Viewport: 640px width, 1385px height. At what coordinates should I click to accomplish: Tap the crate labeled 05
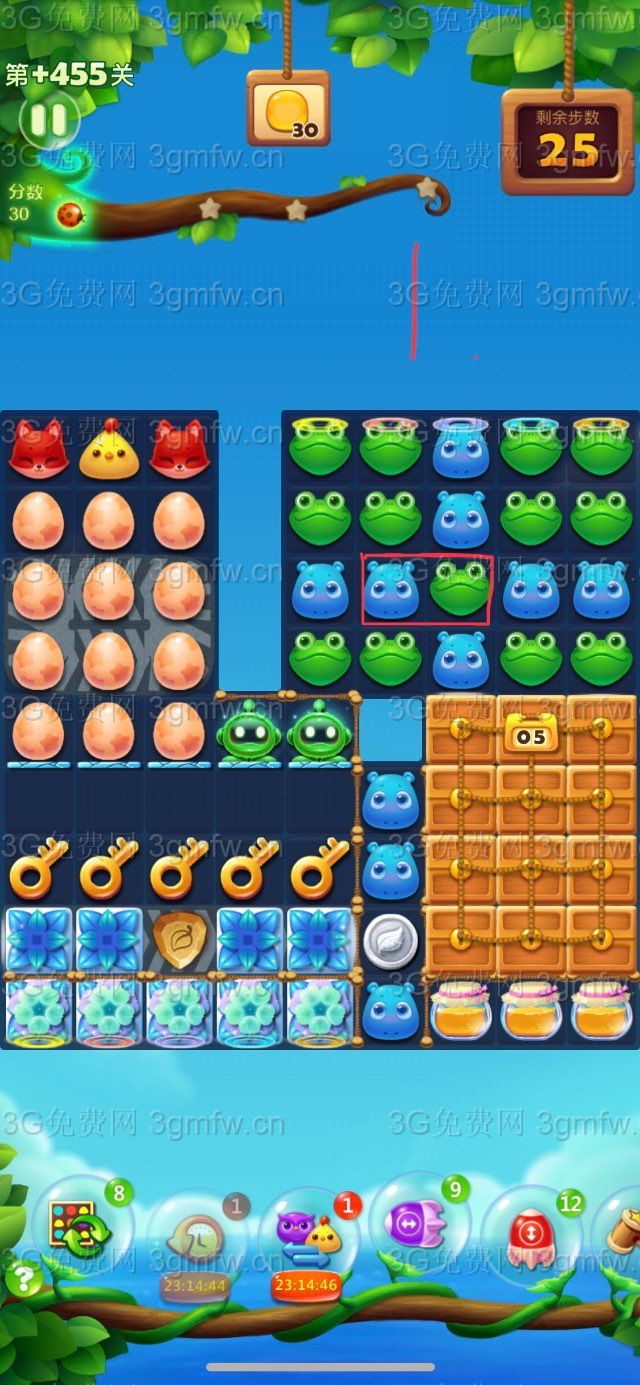(531, 737)
